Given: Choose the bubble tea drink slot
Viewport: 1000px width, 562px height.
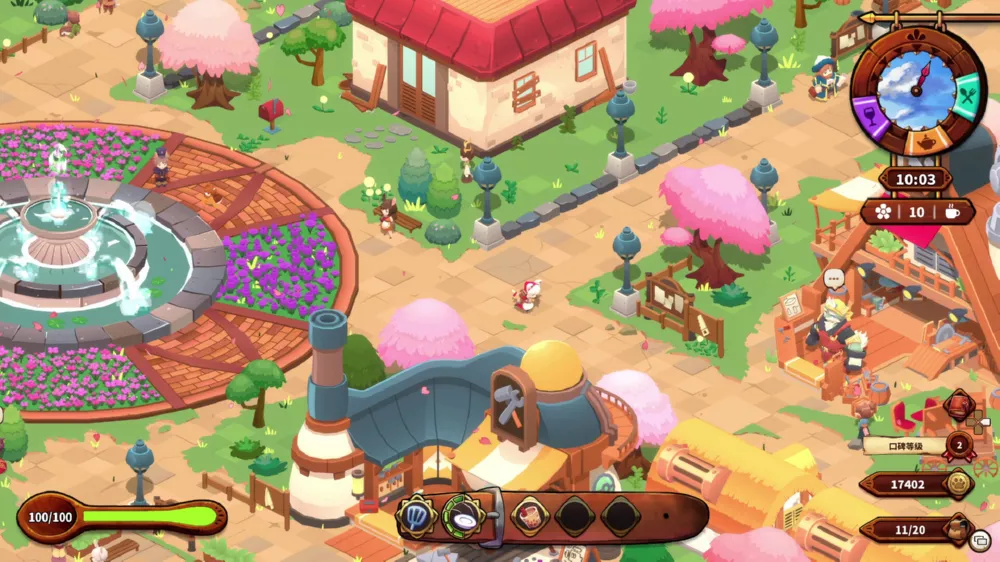Looking at the screenshot, I should coord(529,516).
